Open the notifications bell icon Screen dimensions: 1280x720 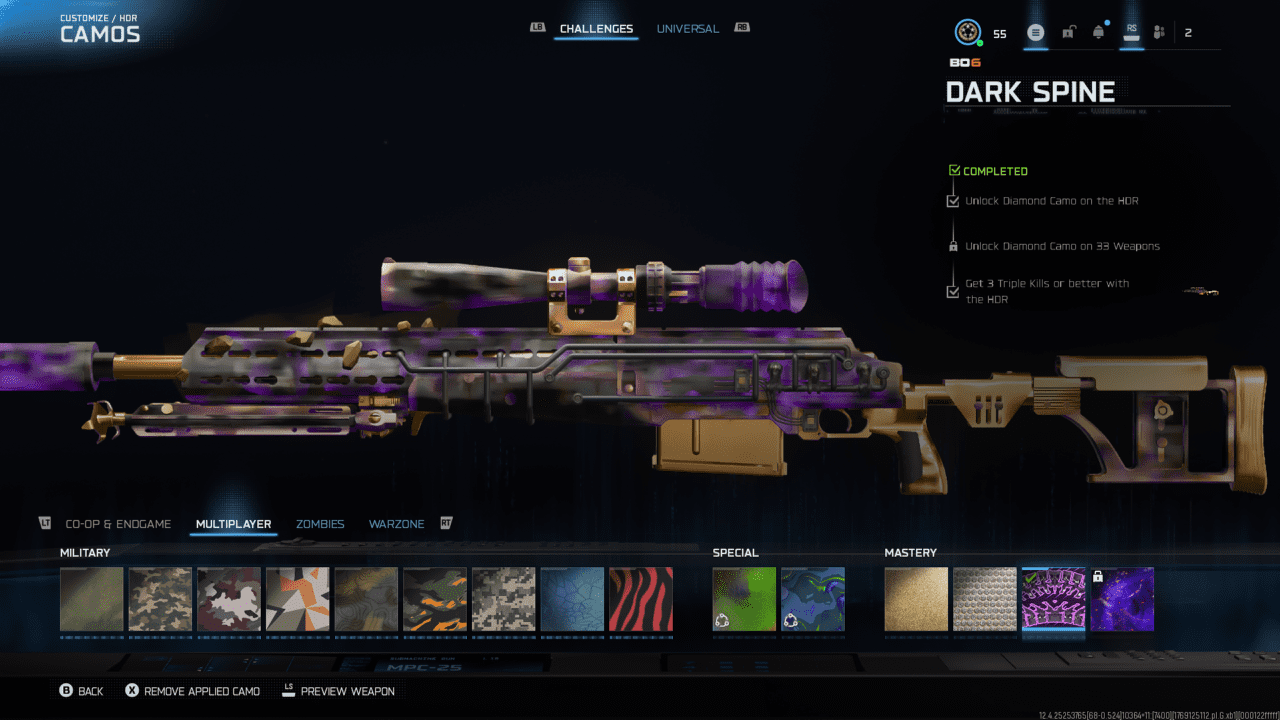click(x=1099, y=33)
